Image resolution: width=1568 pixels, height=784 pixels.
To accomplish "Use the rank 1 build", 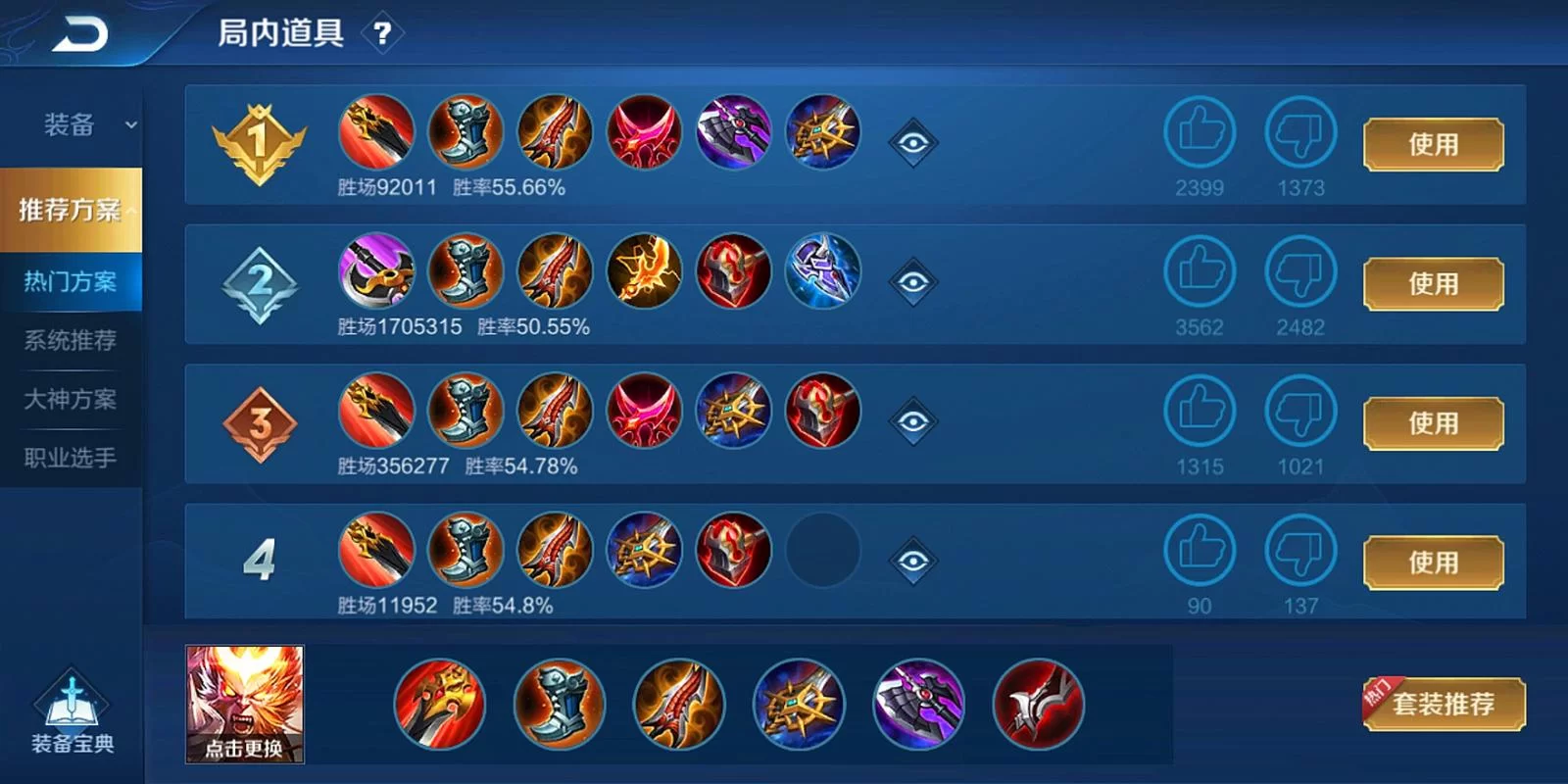I will (1433, 145).
